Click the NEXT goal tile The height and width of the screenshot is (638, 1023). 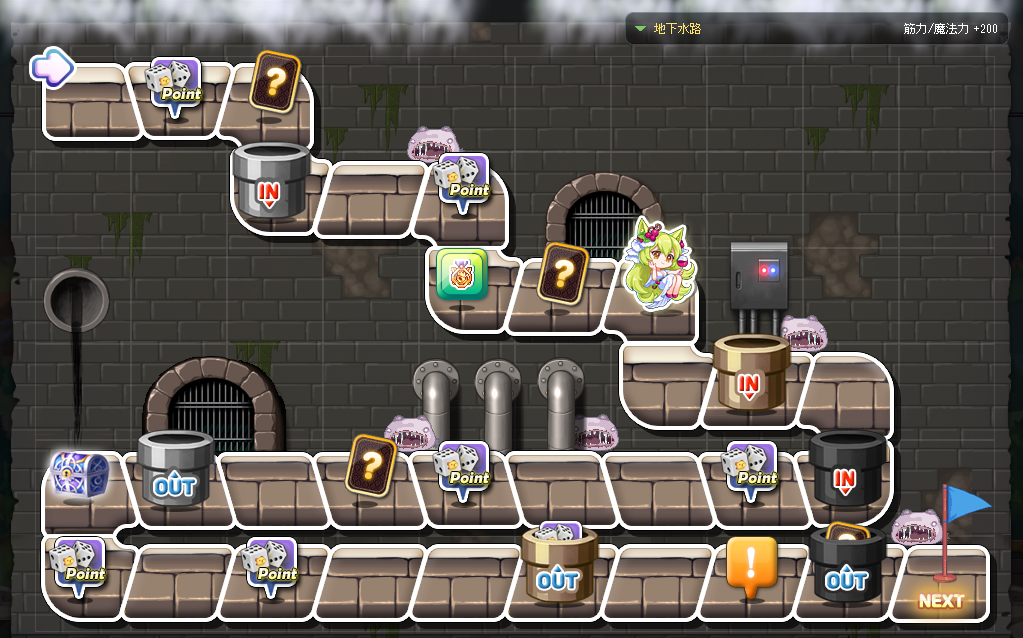(941, 600)
